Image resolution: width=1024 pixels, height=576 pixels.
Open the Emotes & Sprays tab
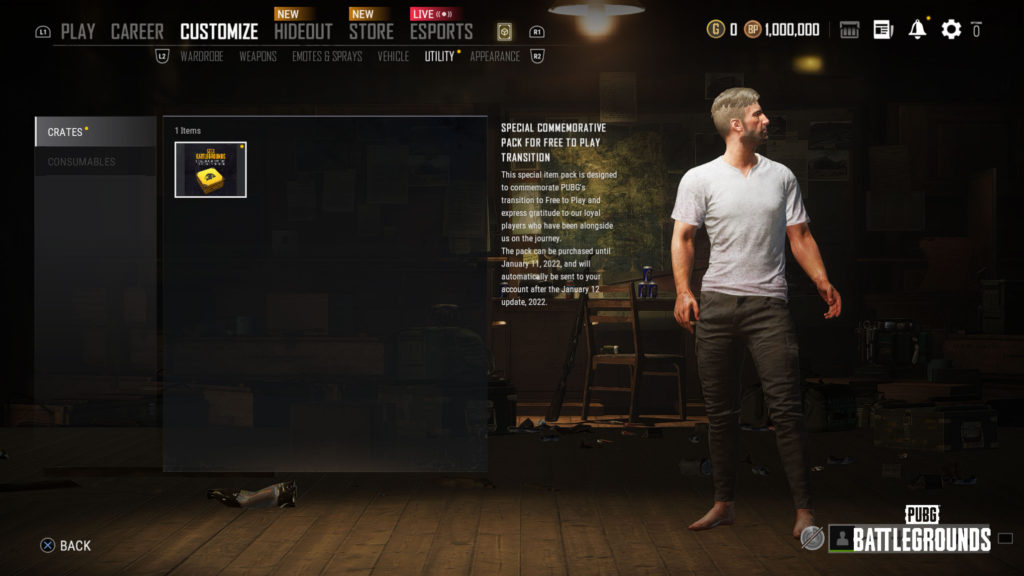click(x=327, y=56)
